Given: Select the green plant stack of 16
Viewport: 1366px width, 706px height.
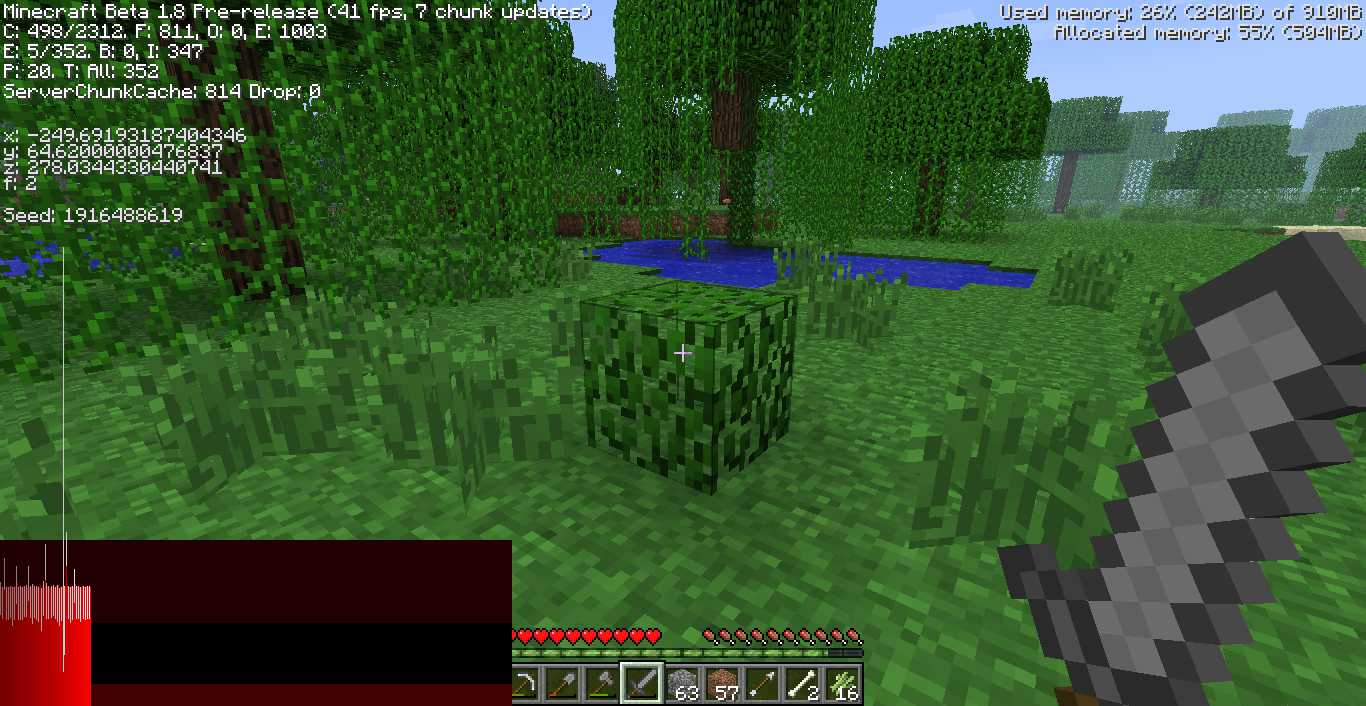Looking at the screenshot, I should pos(844,685).
